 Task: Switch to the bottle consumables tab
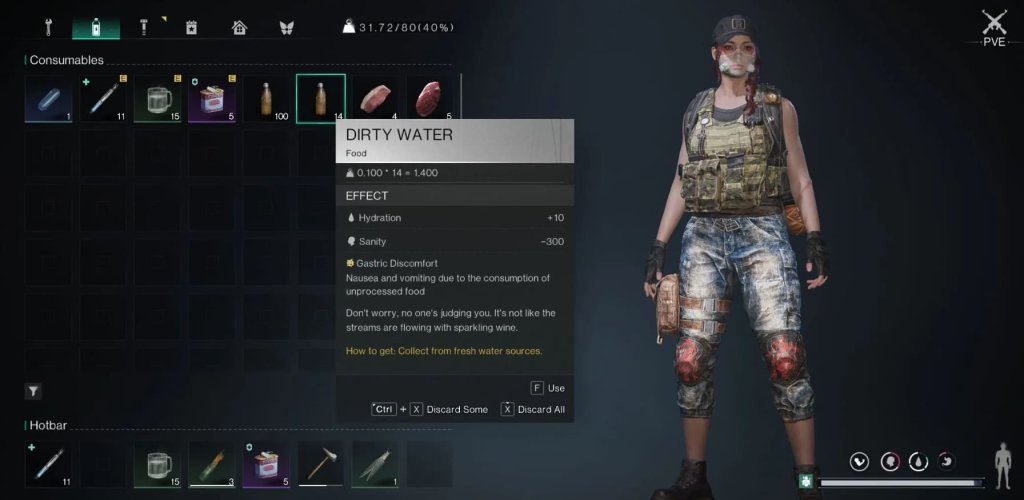[x=96, y=27]
